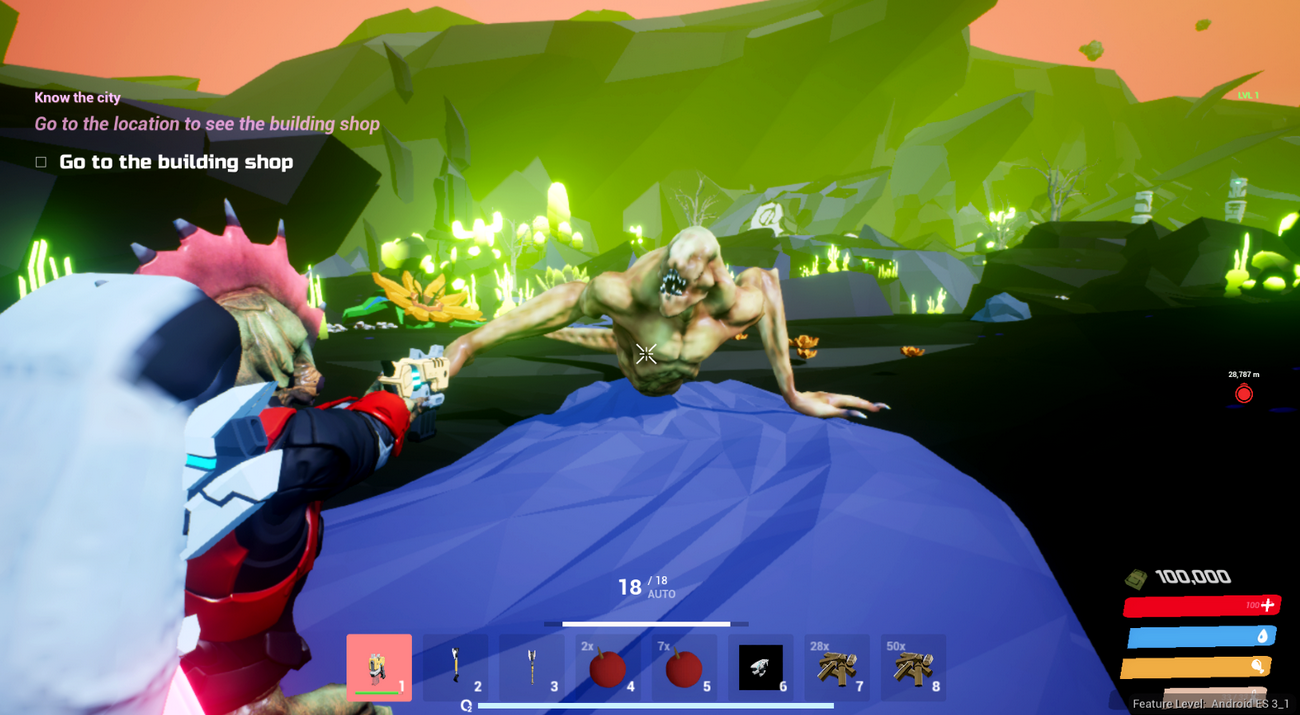Choose the 28x wood planks stack

[x=836, y=667]
